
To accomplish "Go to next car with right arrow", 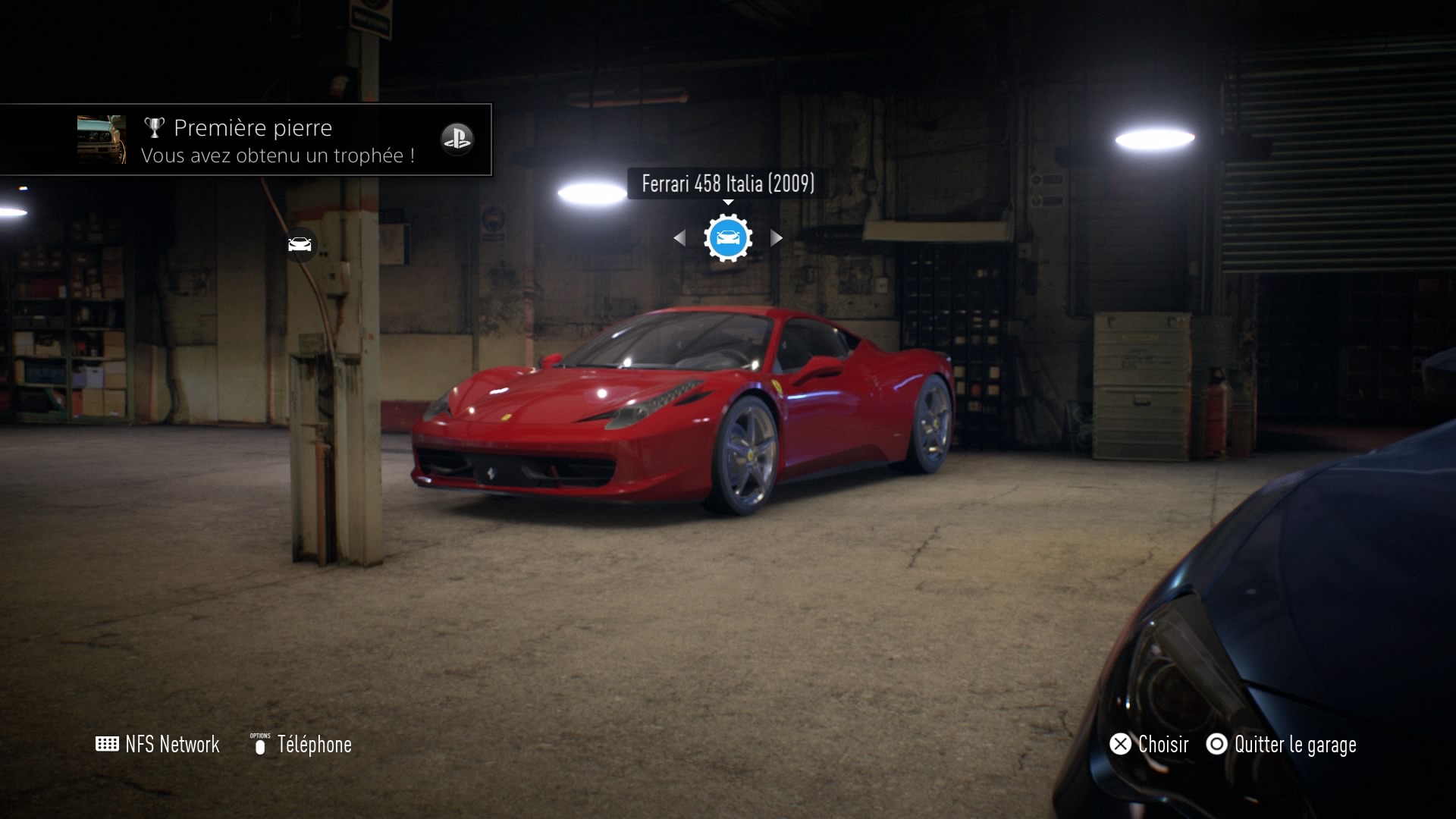I will coord(777,238).
